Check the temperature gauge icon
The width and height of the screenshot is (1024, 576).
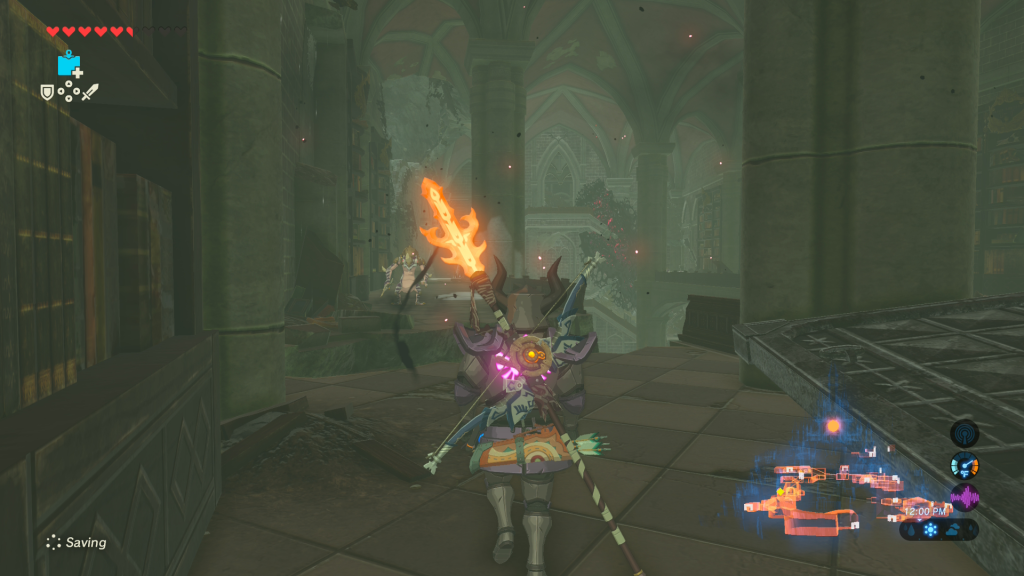pyautogui.click(x=964, y=465)
